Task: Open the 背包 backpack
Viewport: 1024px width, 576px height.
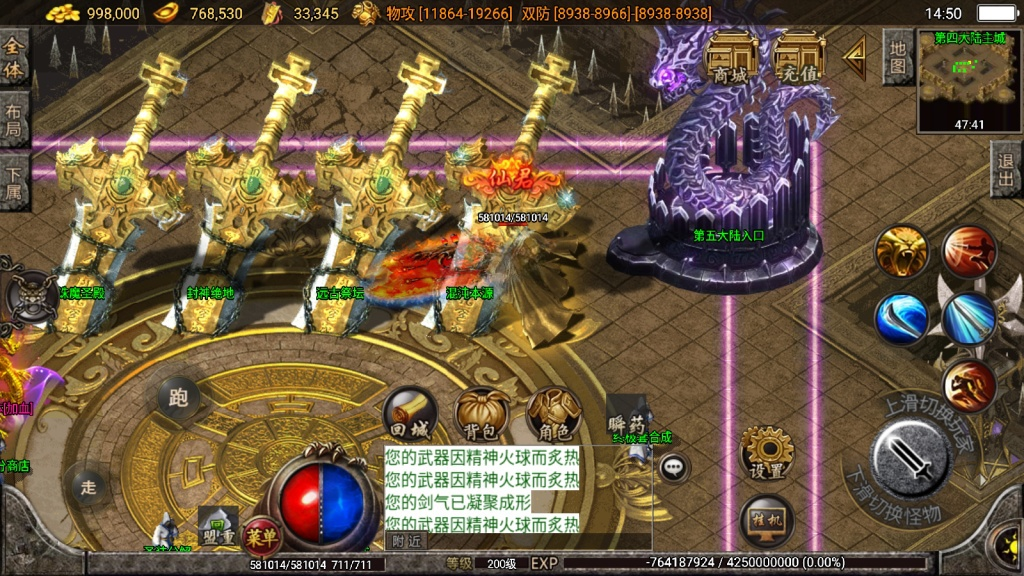Action: [482, 413]
